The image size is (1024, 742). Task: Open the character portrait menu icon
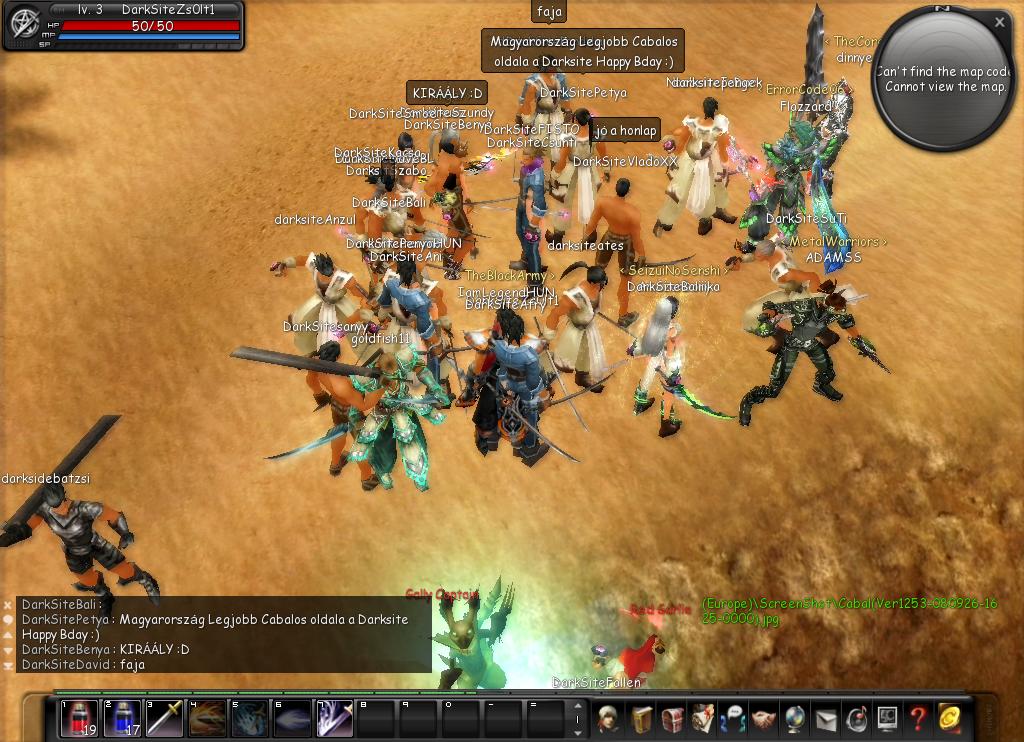tap(608, 718)
